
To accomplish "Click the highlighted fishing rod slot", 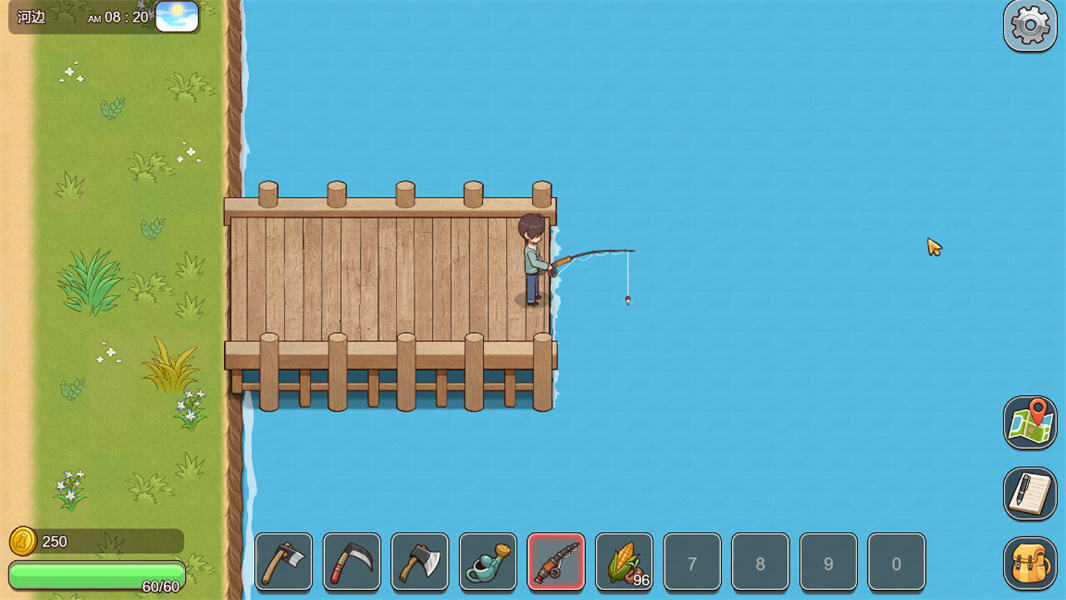I will pos(556,562).
